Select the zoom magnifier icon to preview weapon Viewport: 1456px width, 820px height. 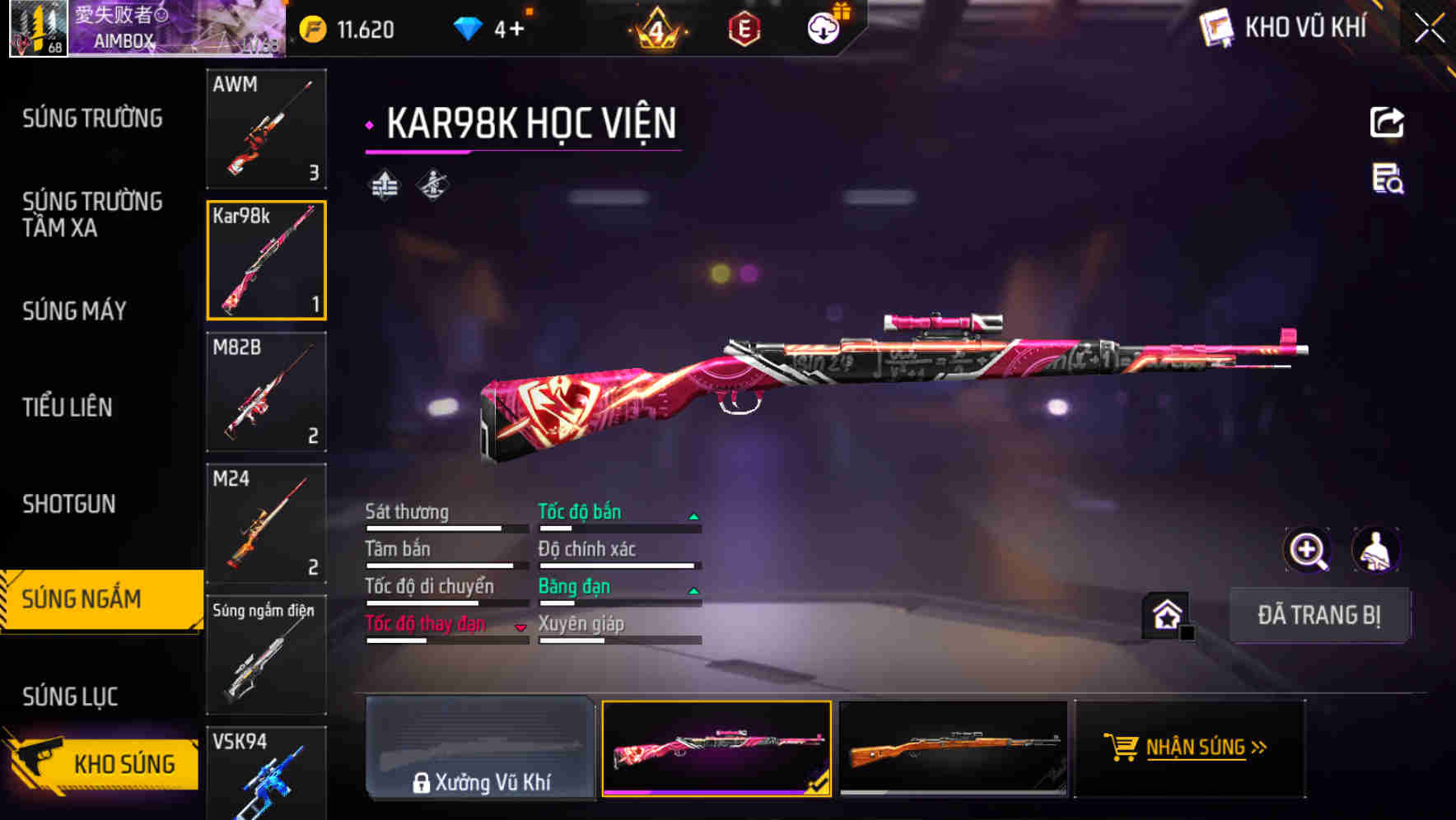tap(1308, 550)
